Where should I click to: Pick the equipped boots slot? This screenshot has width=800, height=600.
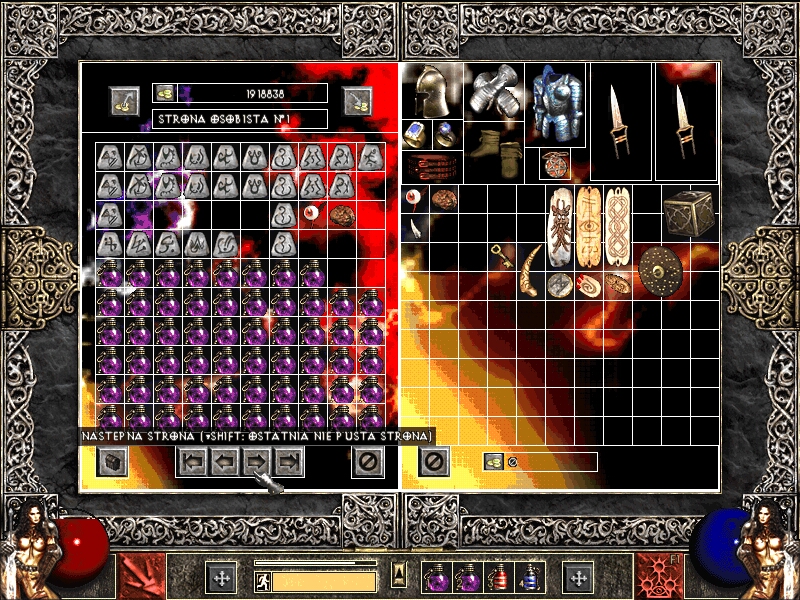tap(497, 148)
